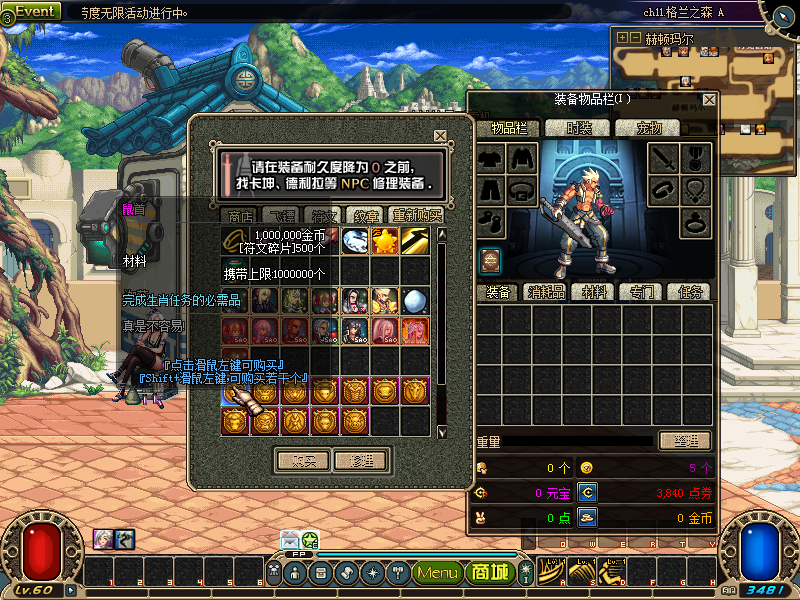Screen dimensions: 800x600
Task: Click the 购买 buy button
Action: (303, 461)
